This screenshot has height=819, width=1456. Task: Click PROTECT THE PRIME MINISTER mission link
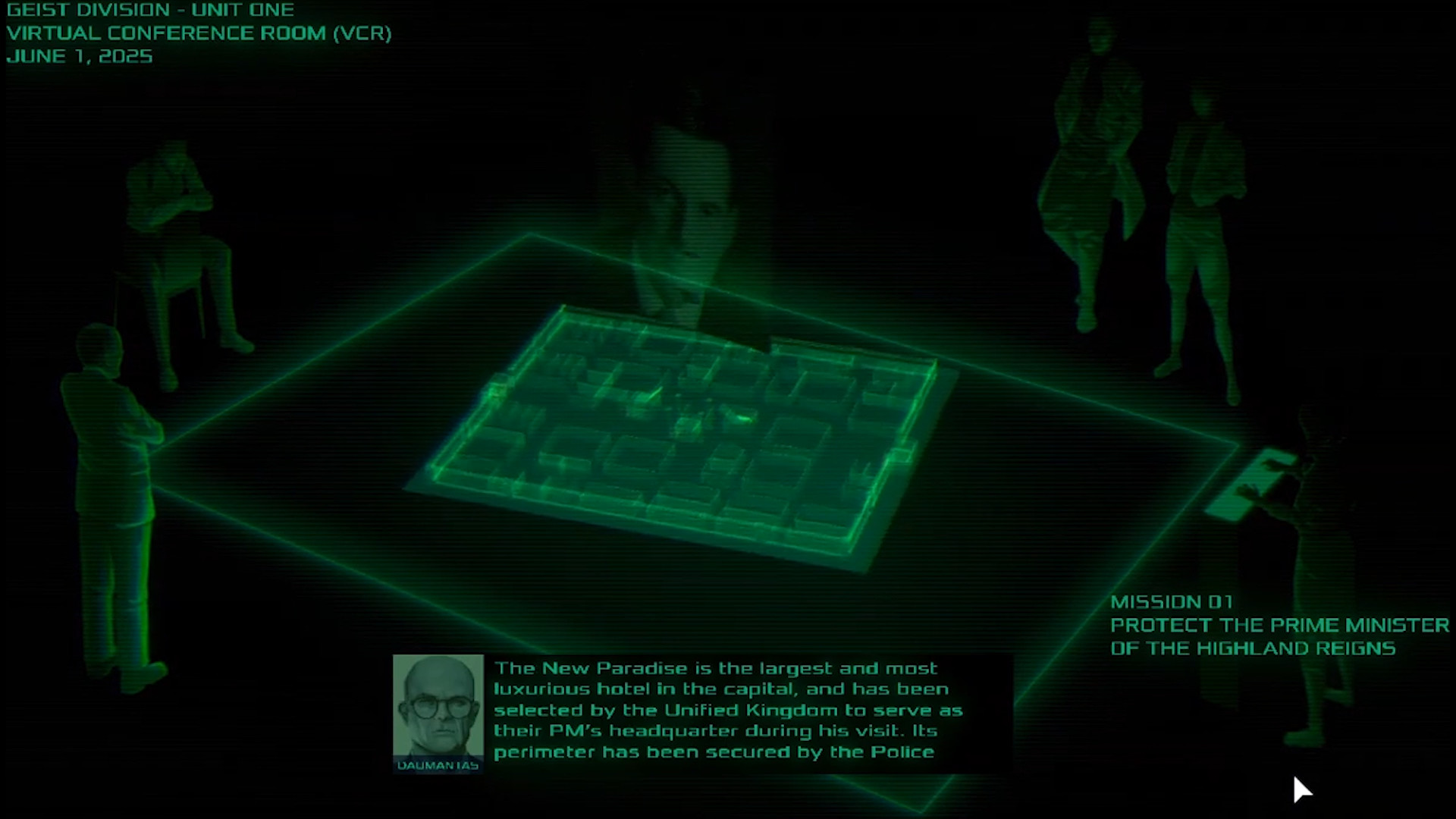[1279, 625]
